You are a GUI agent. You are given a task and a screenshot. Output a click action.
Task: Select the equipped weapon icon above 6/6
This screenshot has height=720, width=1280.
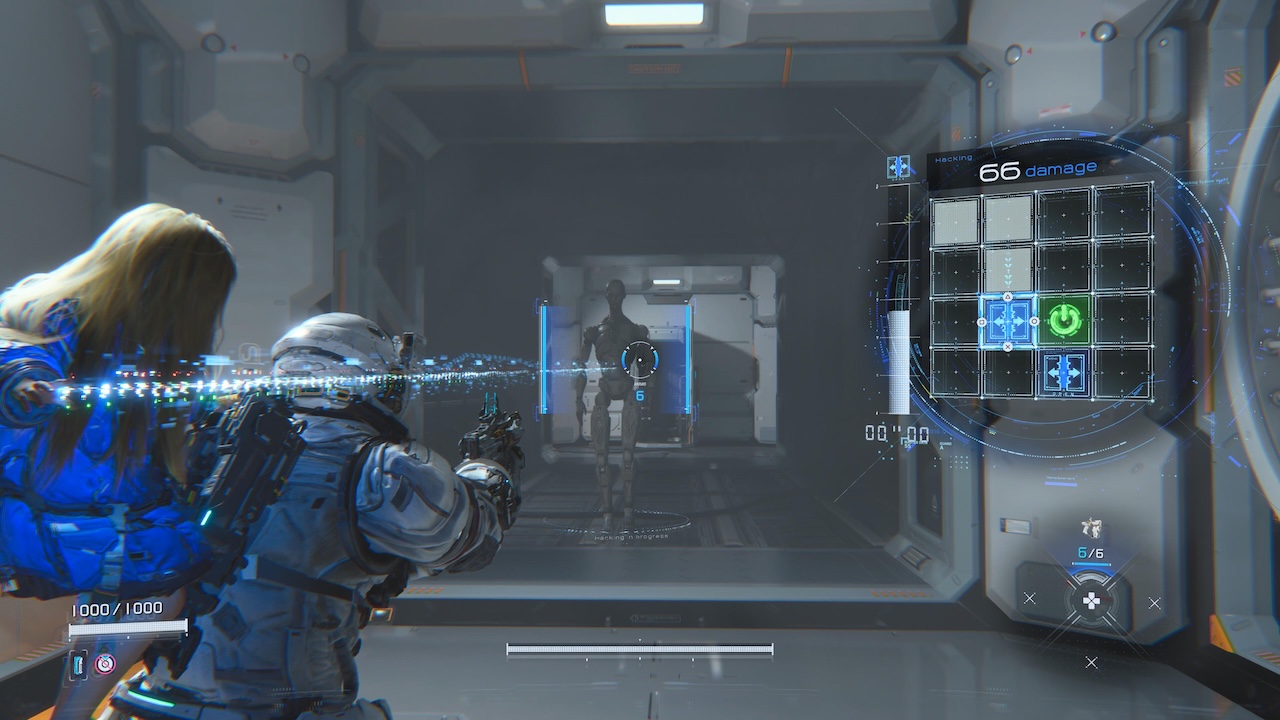[x=1091, y=529]
